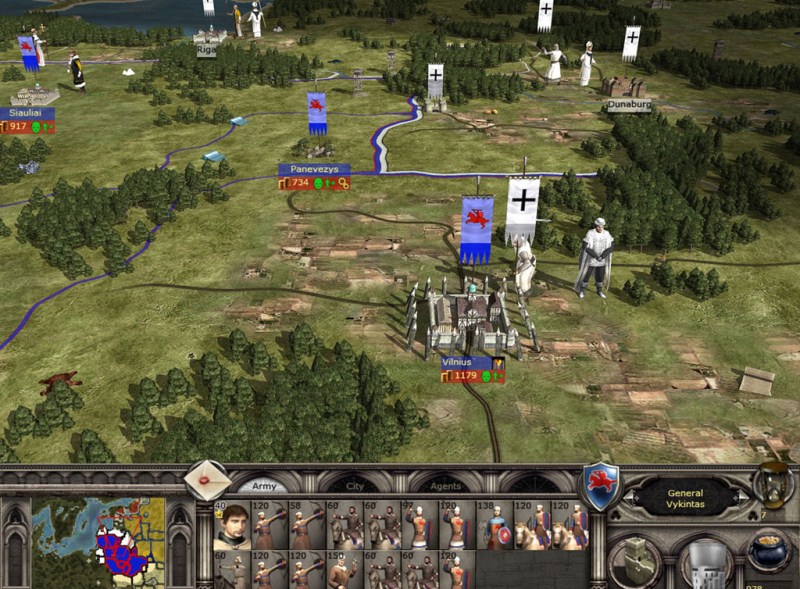Open the City tab
The image size is (800, 589).
point(355,486)
